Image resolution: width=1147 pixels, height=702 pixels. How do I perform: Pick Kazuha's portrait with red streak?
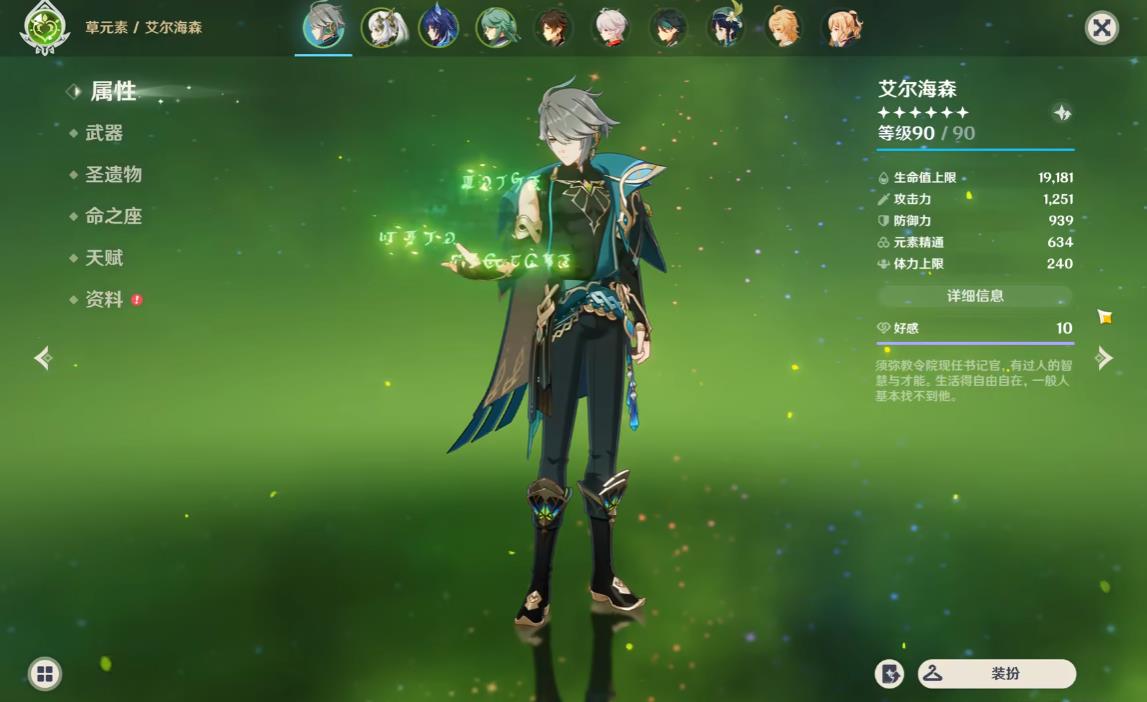pyautogui.click(x=611, y=28)
